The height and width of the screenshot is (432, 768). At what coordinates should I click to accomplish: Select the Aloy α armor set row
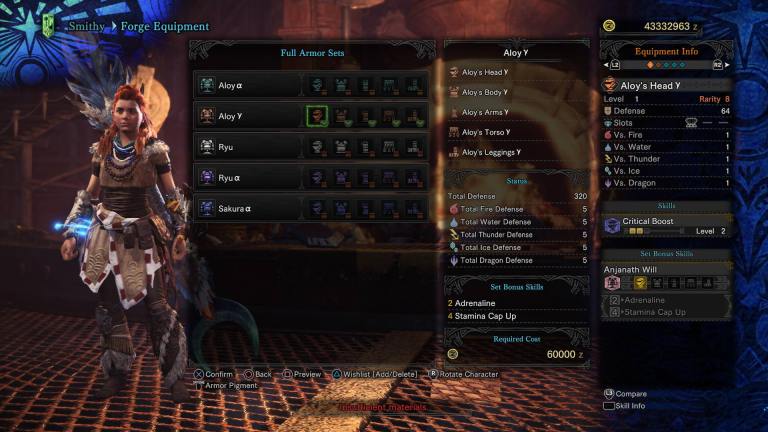[248, 86]
